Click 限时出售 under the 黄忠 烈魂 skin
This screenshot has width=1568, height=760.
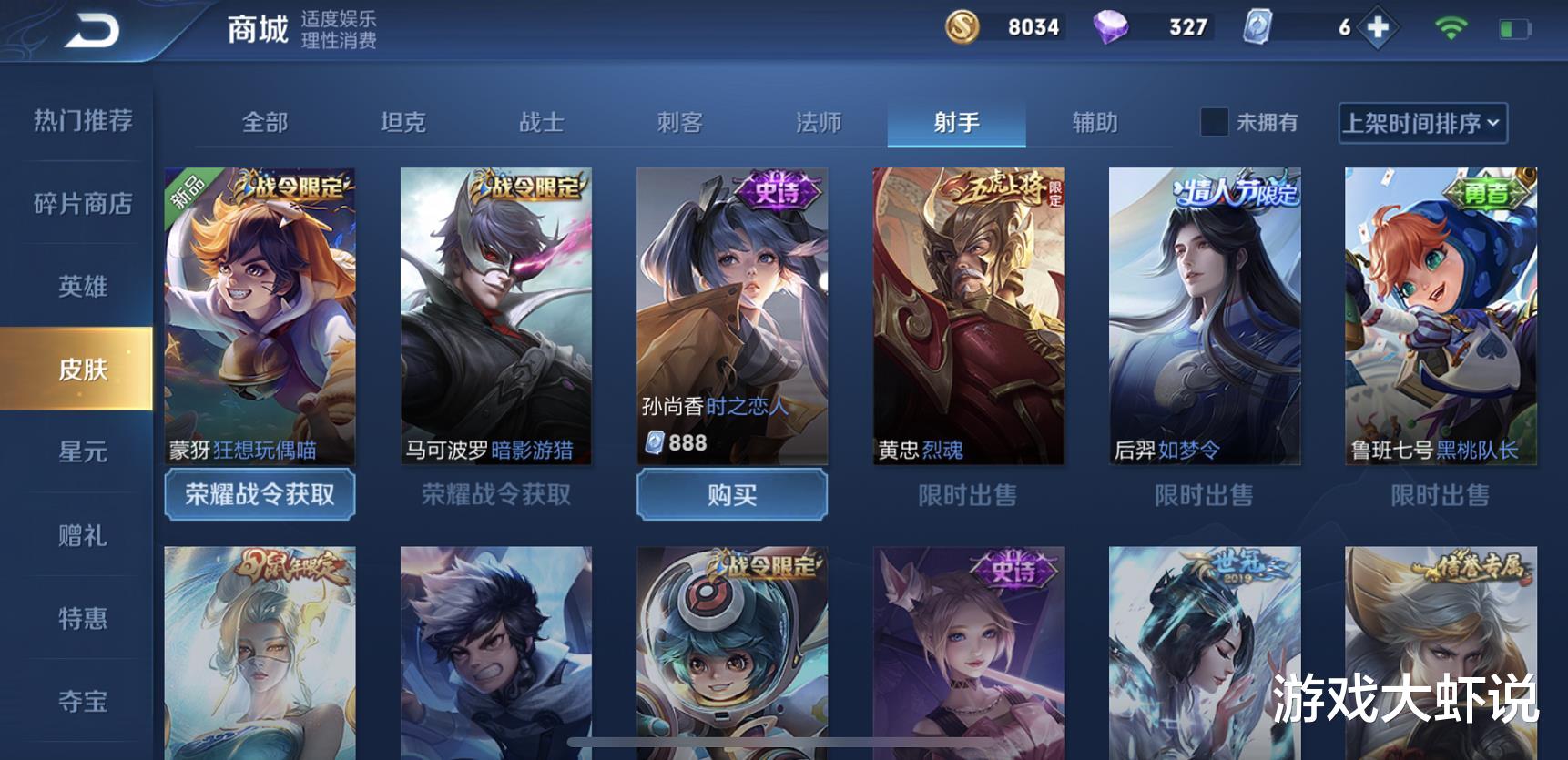[969, 495]
